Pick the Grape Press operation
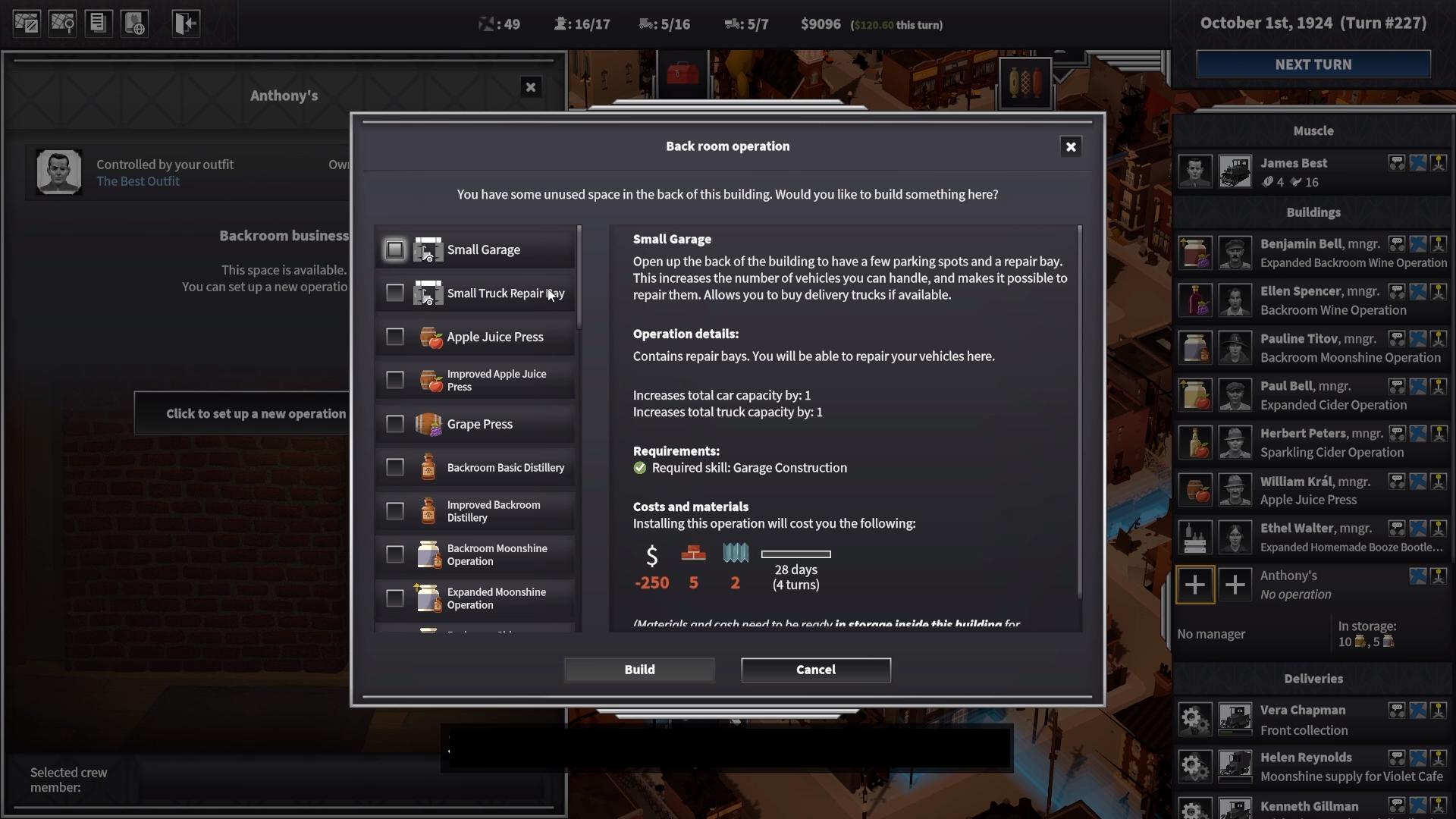1456x819 pixels. 395,424
